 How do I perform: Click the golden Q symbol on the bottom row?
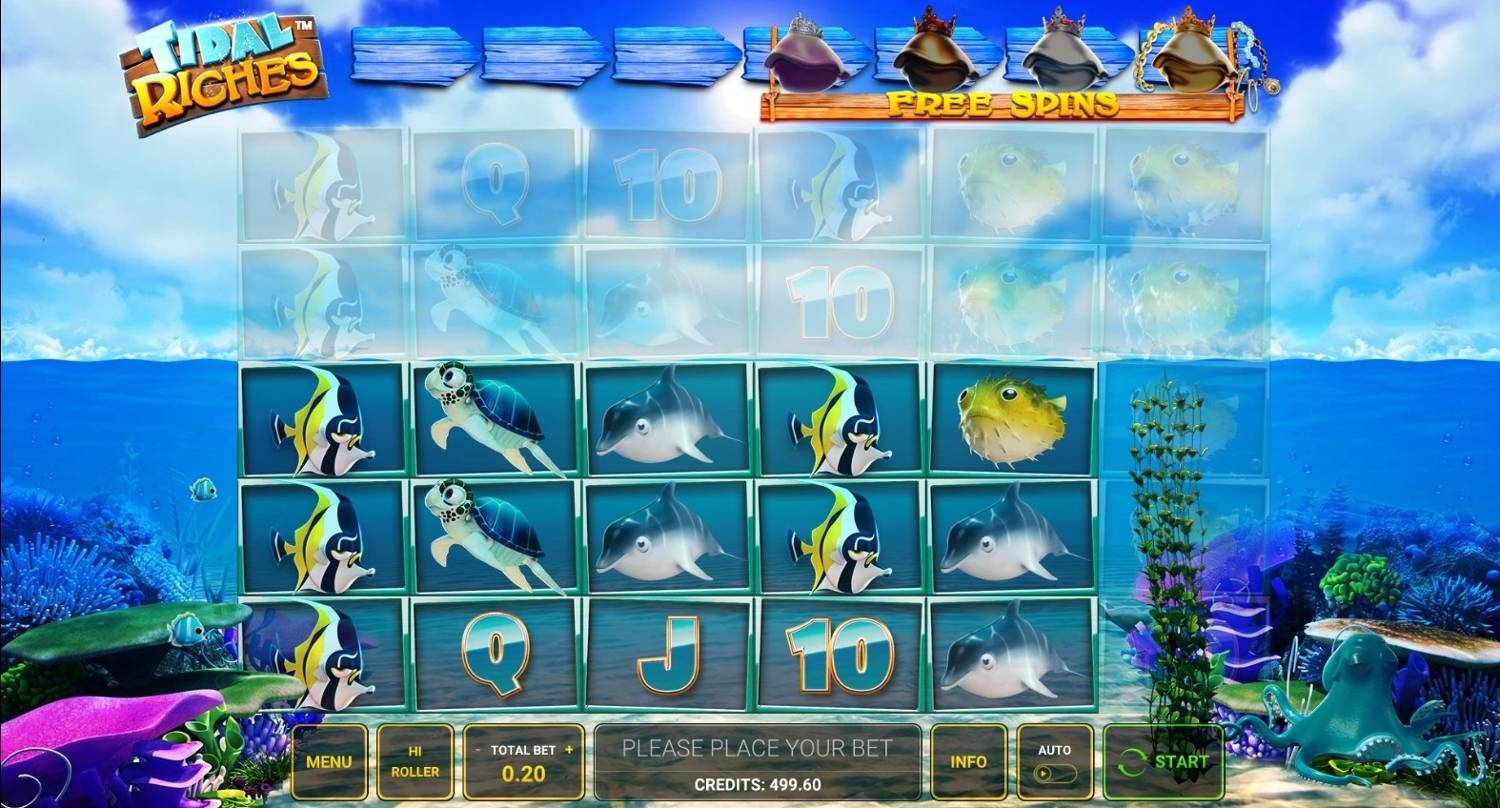click(x=496, y=655)
